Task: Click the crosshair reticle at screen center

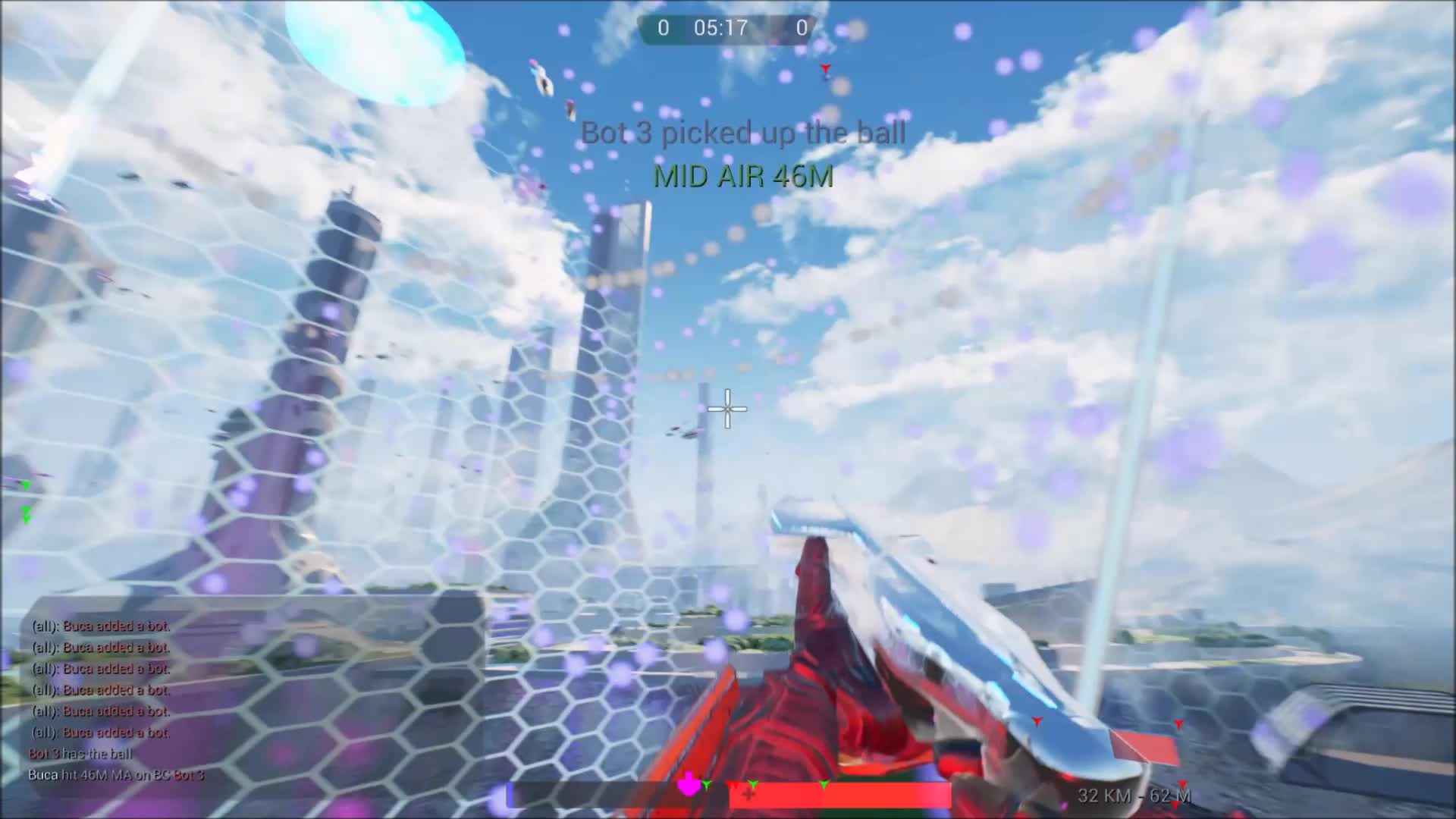Action: 726,409
